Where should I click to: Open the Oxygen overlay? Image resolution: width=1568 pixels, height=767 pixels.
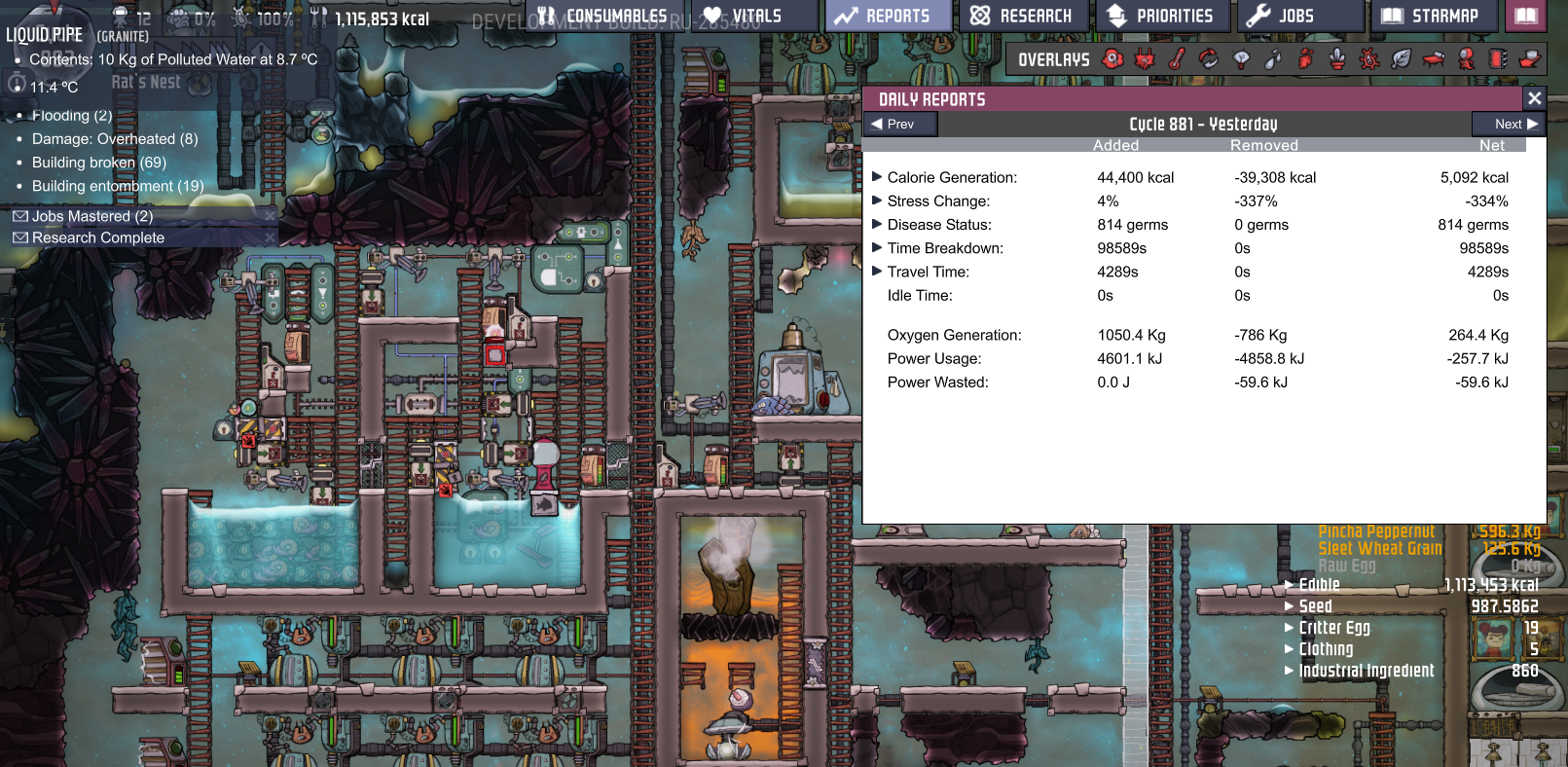[x=1112, y=59]
